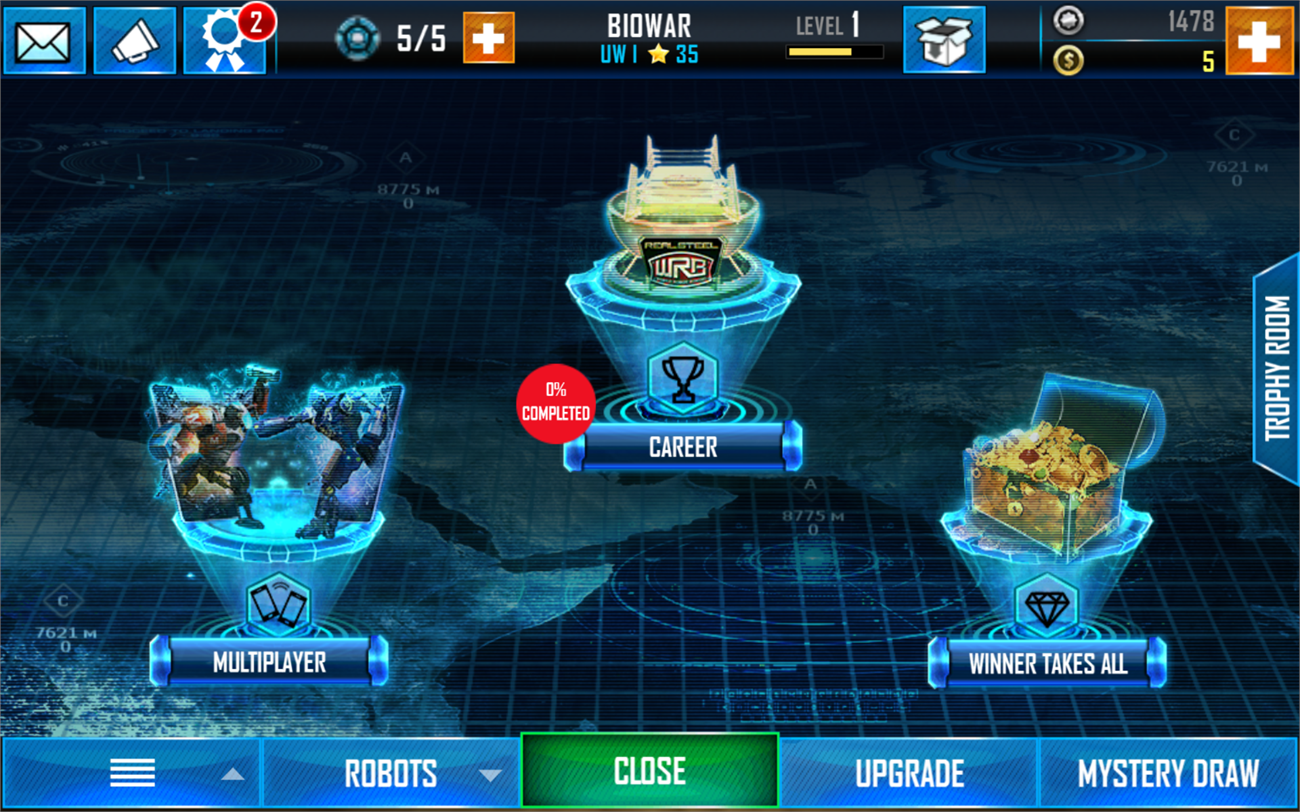
Task: Launch Career mode
Action: click(x=683, y=447)
